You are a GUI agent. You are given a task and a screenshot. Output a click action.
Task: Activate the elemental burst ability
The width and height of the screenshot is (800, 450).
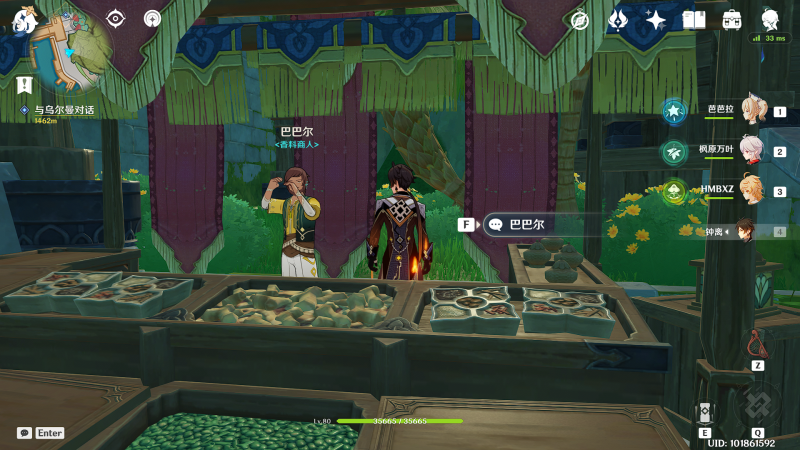(758, 407)
